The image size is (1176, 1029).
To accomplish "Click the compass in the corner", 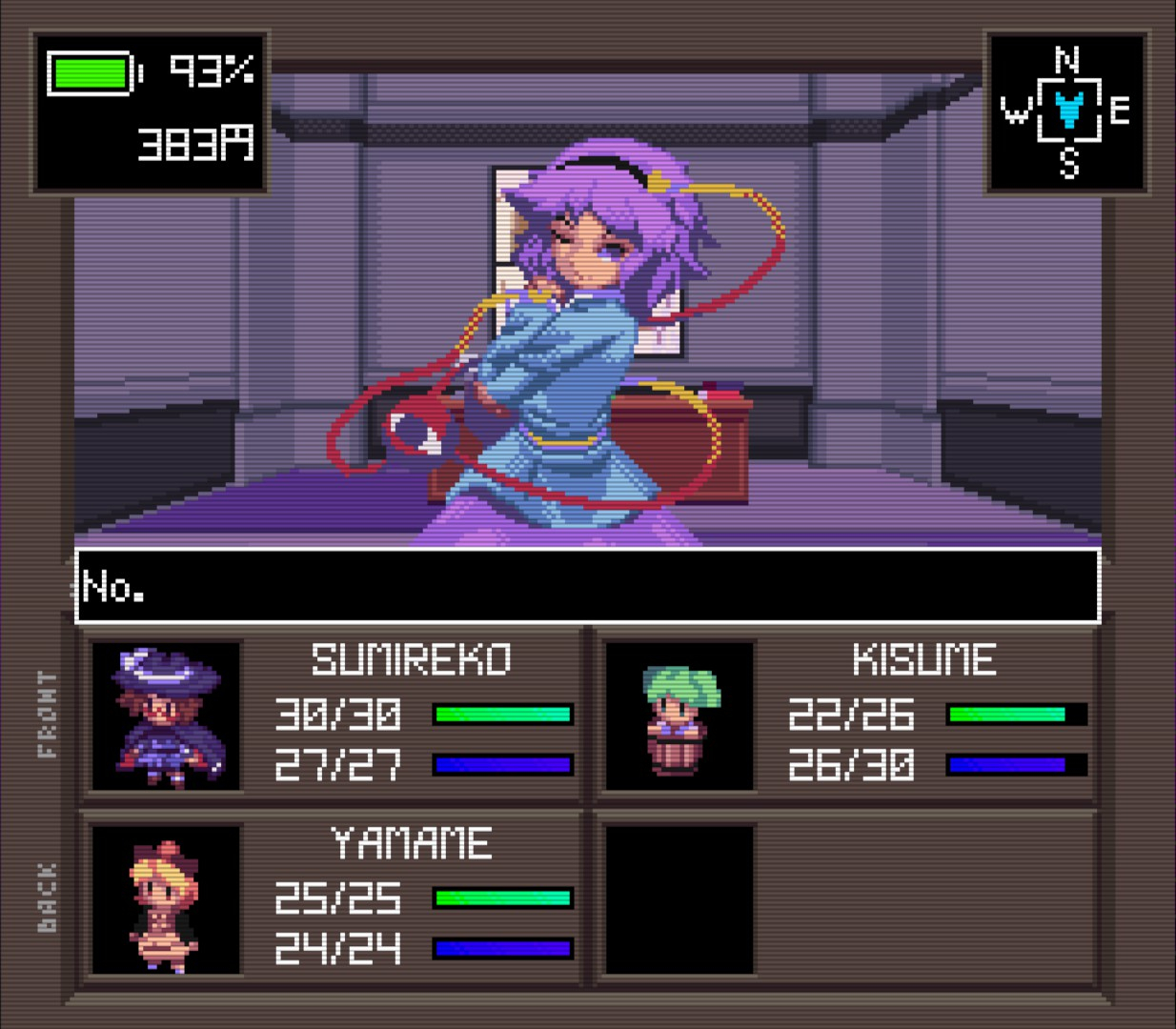I will point(1066,112).
